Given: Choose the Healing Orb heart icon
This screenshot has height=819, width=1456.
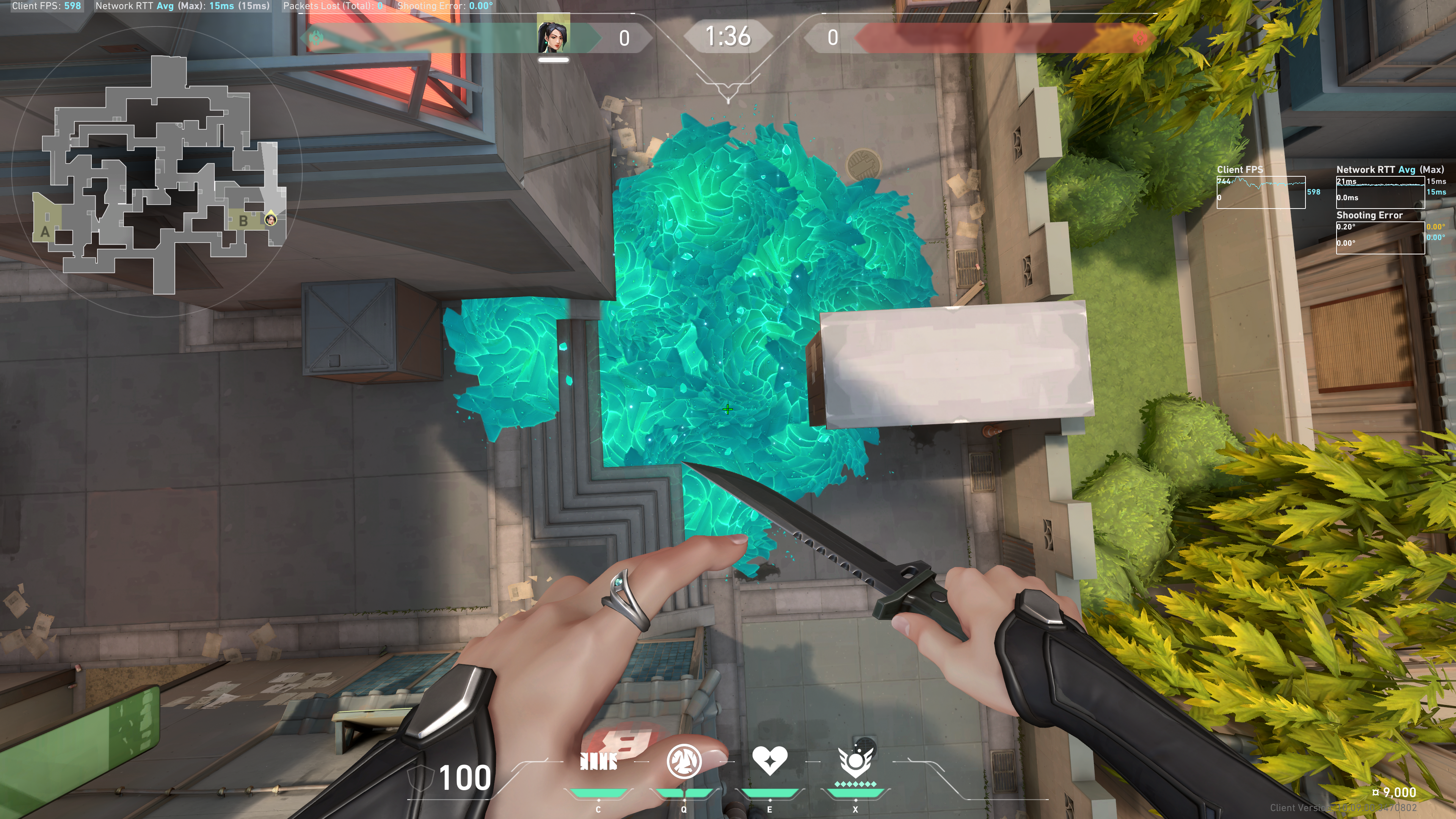Looking at the screenshot, I should tap(769, 760).
